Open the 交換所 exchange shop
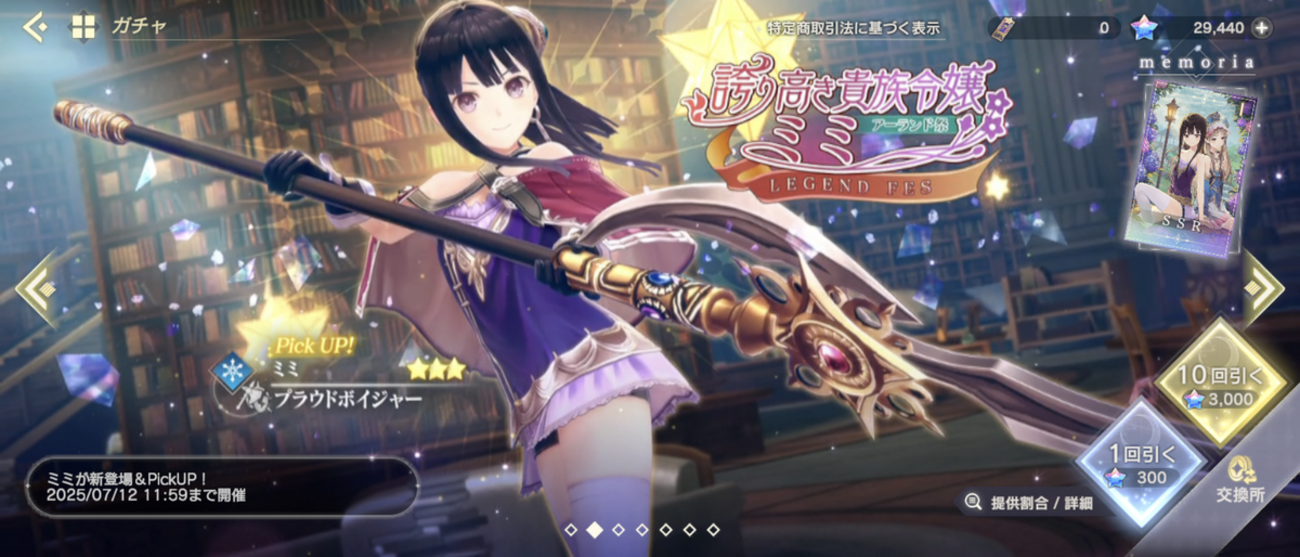The height and width of the screenshot is (557, 1300). point(1240,478)
